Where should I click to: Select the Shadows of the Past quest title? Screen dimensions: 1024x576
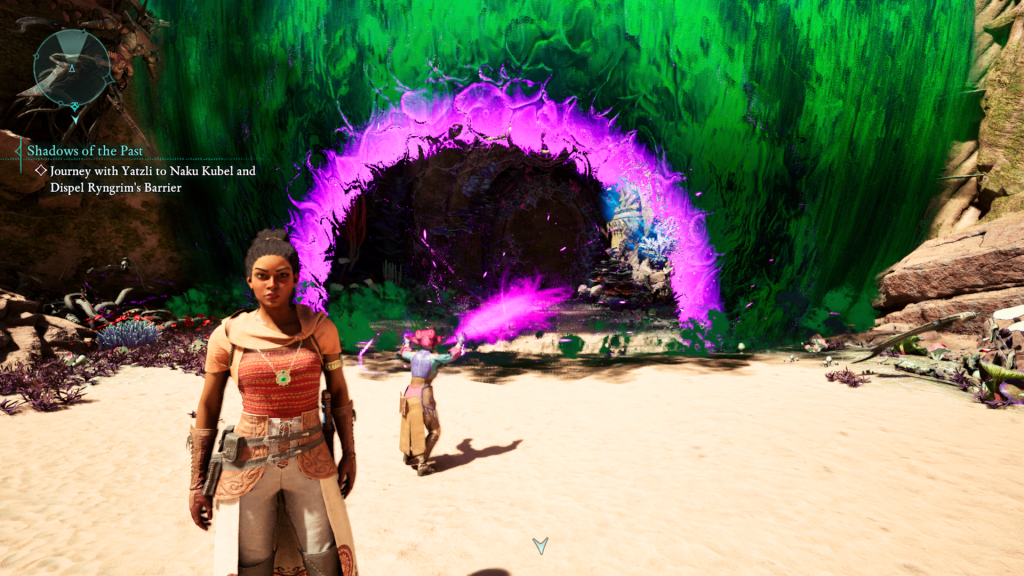[85, 151]
